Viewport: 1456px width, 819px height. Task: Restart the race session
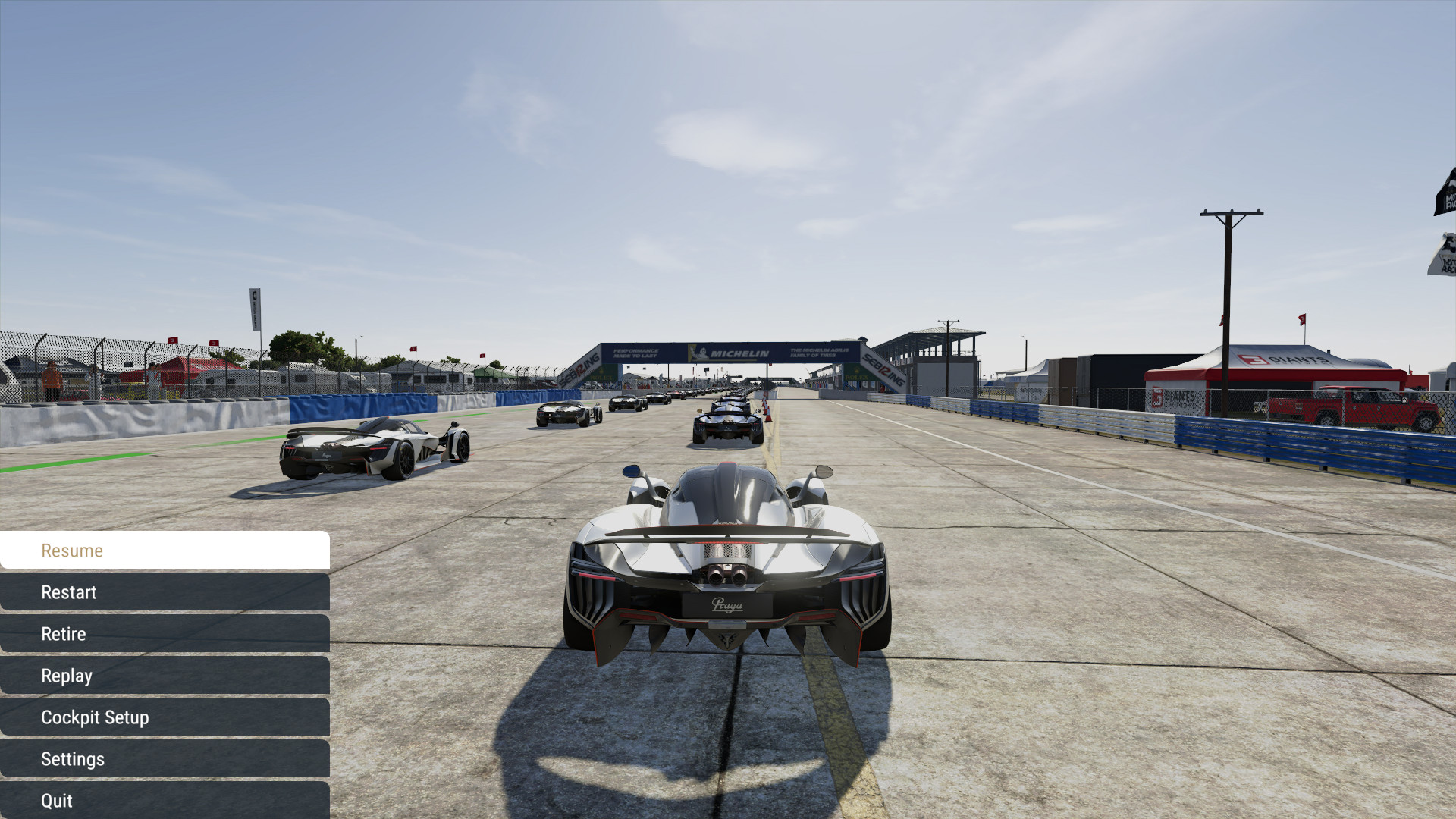(x=165, y=592)
